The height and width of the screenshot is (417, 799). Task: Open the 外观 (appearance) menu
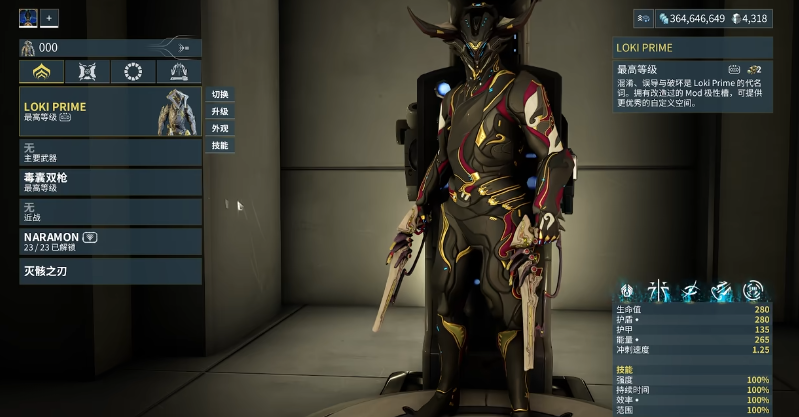click(219, 128)
